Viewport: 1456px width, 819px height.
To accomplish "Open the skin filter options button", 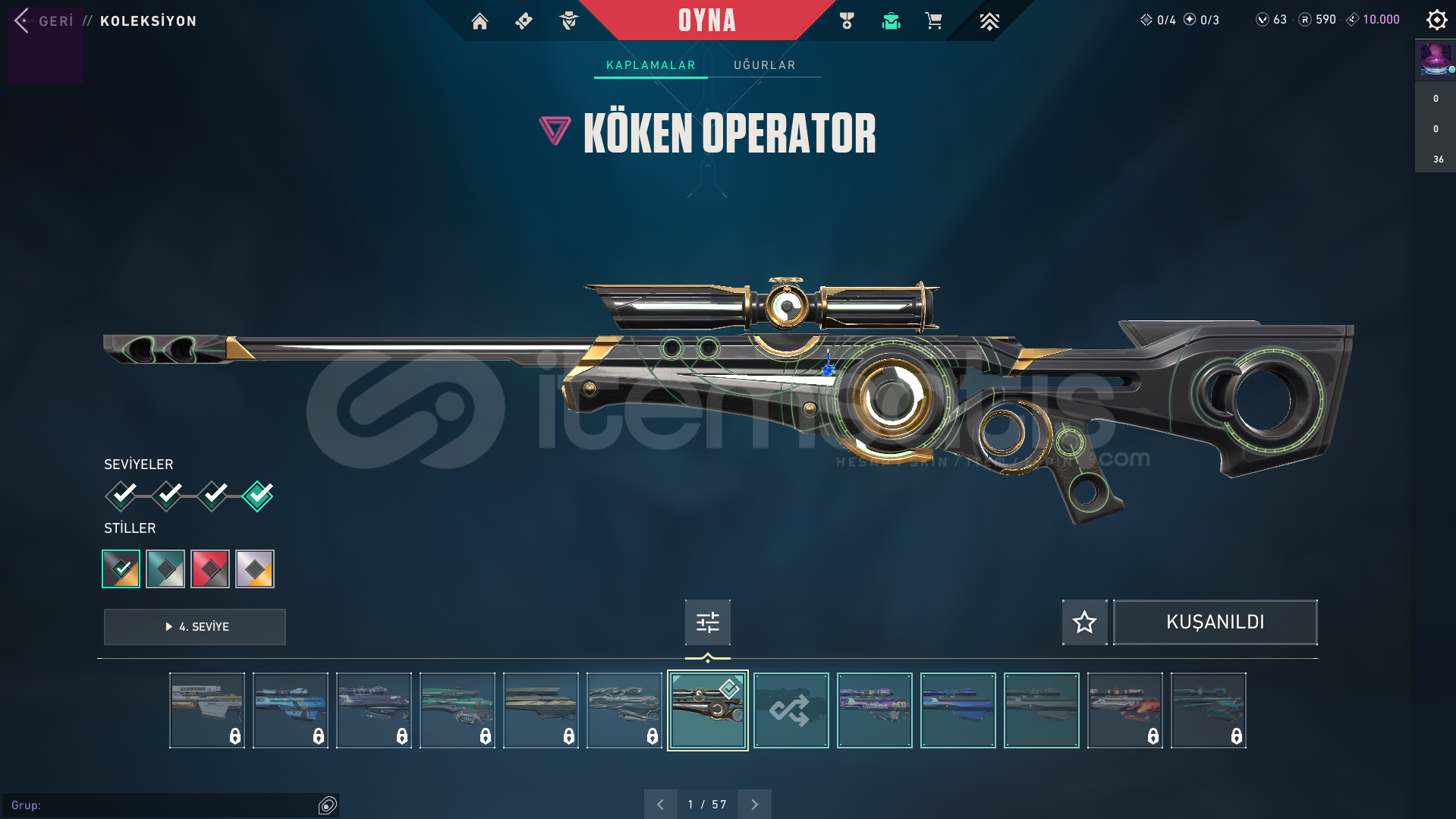I will (x=707, y=622).
